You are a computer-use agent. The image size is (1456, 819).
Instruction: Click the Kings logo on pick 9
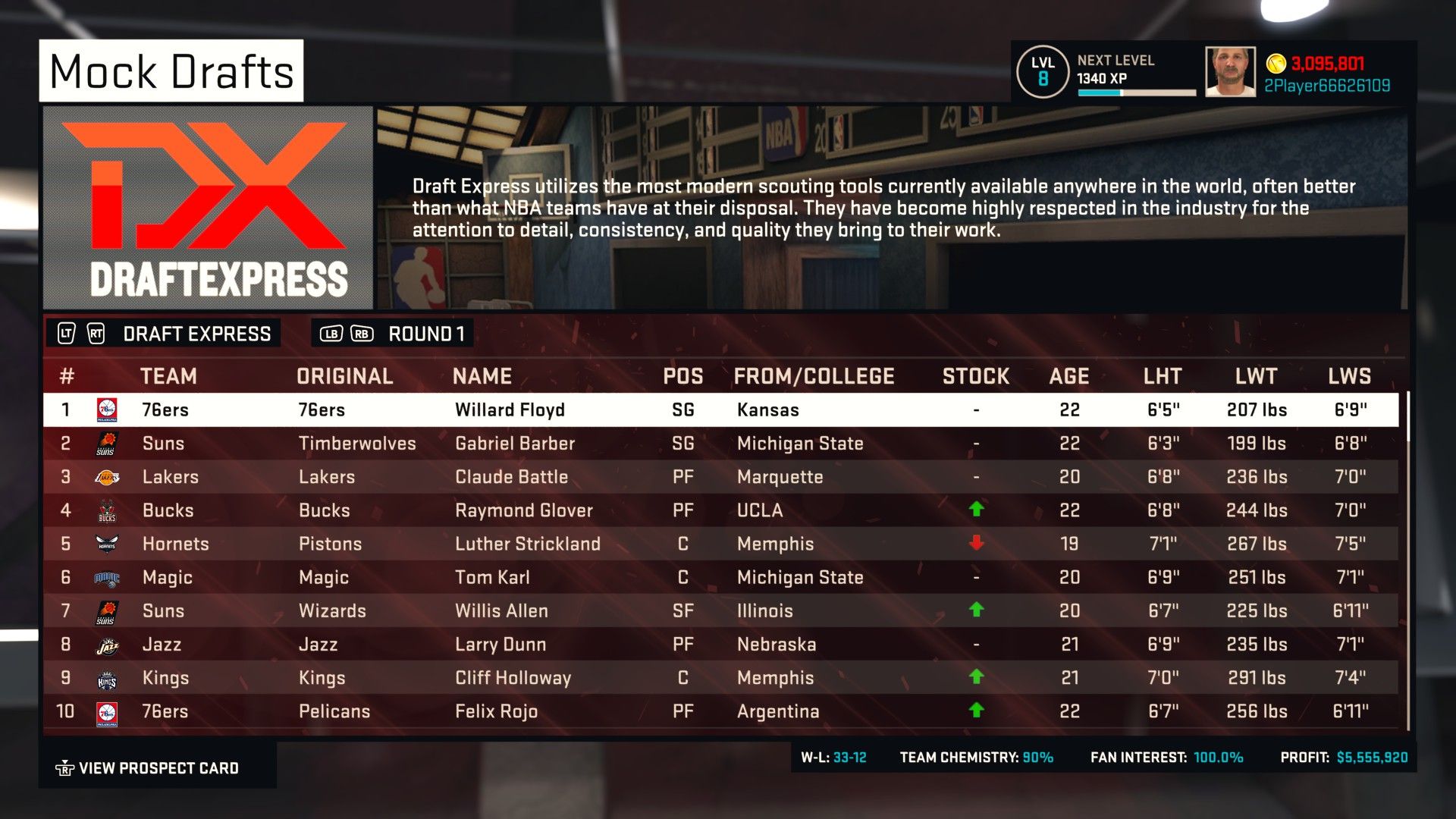[x=106, y=677]
